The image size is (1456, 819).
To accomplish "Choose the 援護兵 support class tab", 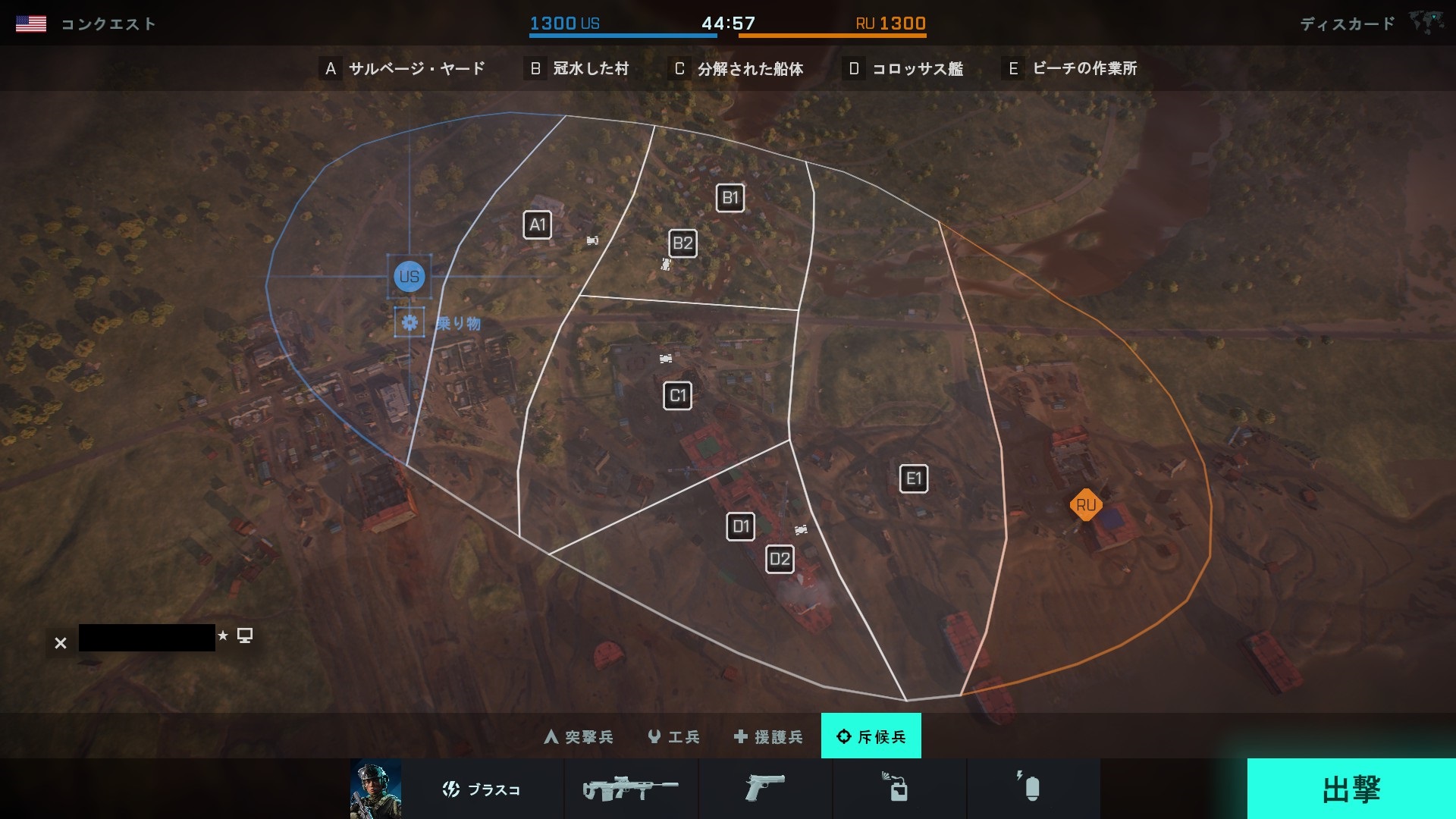I will click(768, 736).
